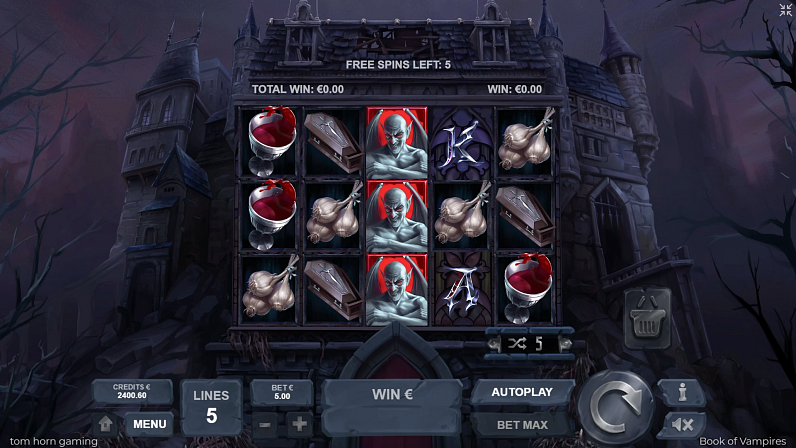This screenshot has width=796, height=448.
Task: Toggle fullscreen using the corner arrows icon
Action: tap(785, 10)
